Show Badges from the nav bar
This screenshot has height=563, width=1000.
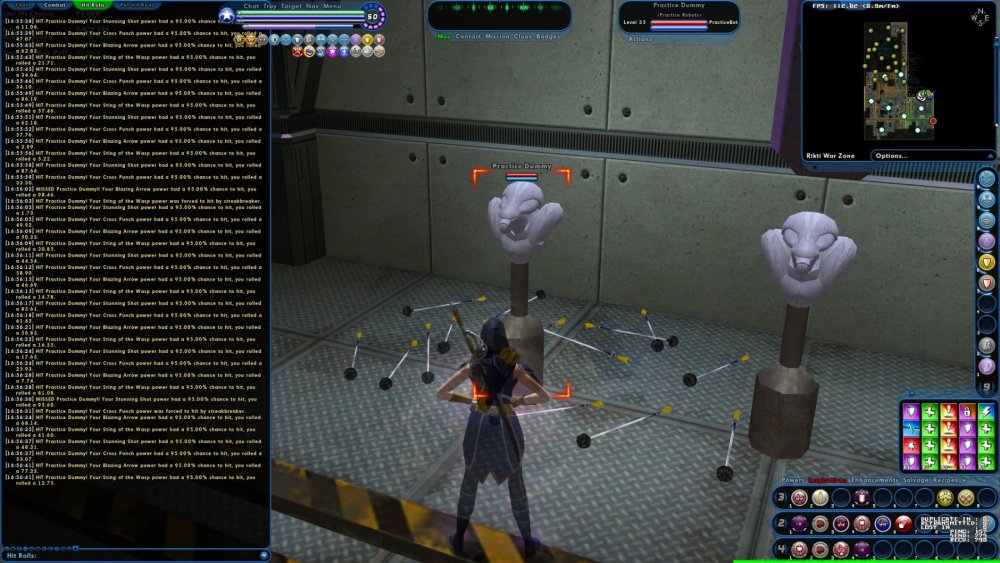click(x=549, y=36)
